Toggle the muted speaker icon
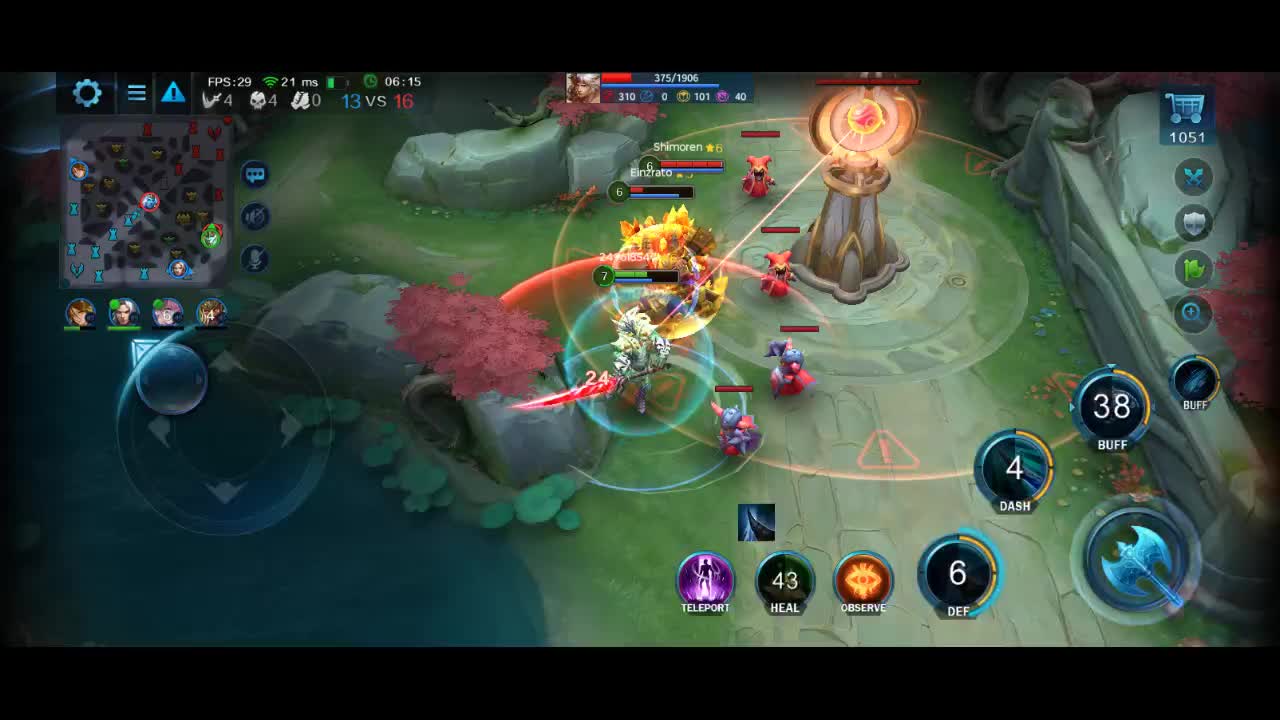This screenshot has height=720, width=1280. [x=255, y=217]
